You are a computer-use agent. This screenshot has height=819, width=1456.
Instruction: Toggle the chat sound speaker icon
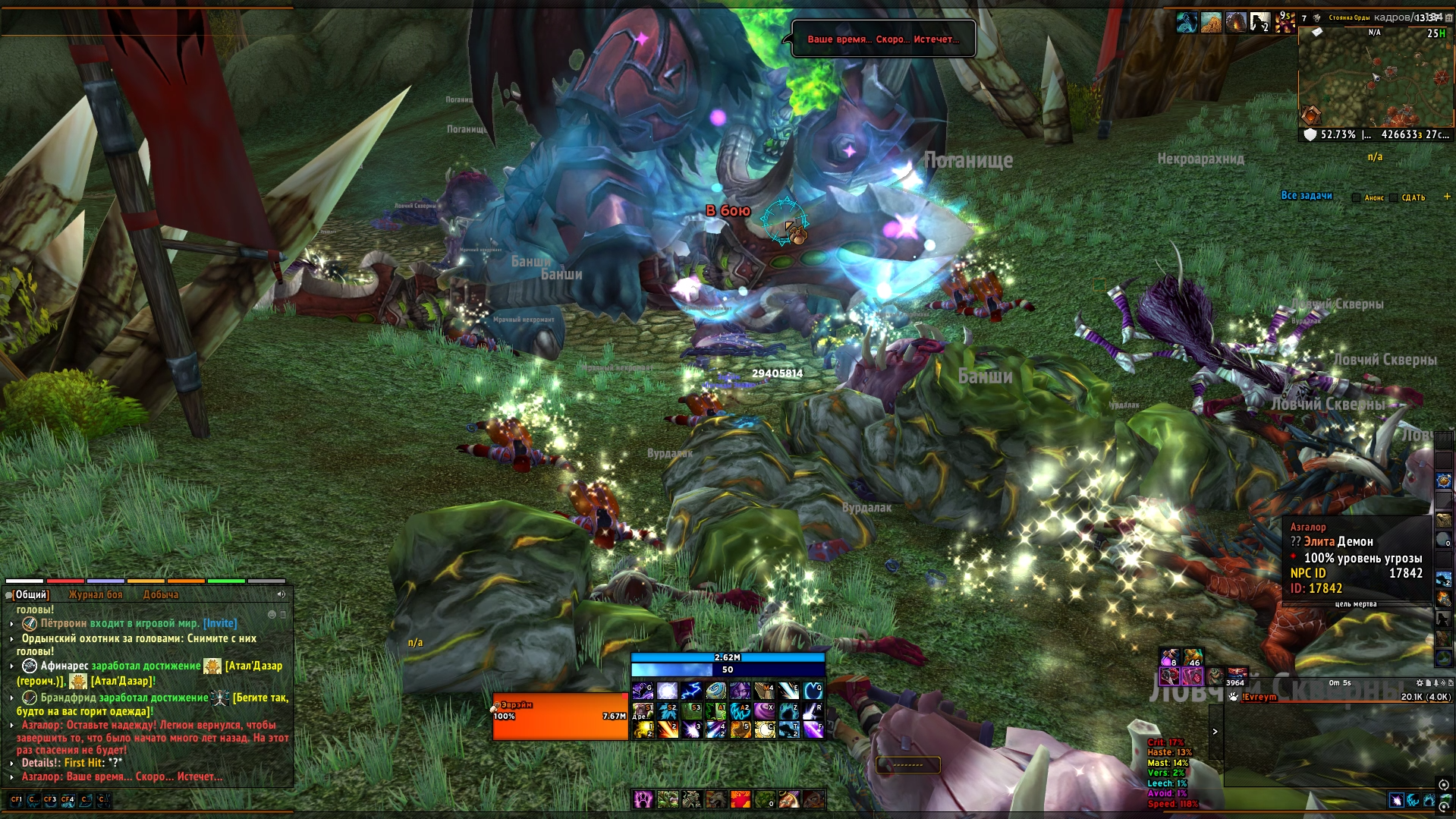click(x=281, y=594)
